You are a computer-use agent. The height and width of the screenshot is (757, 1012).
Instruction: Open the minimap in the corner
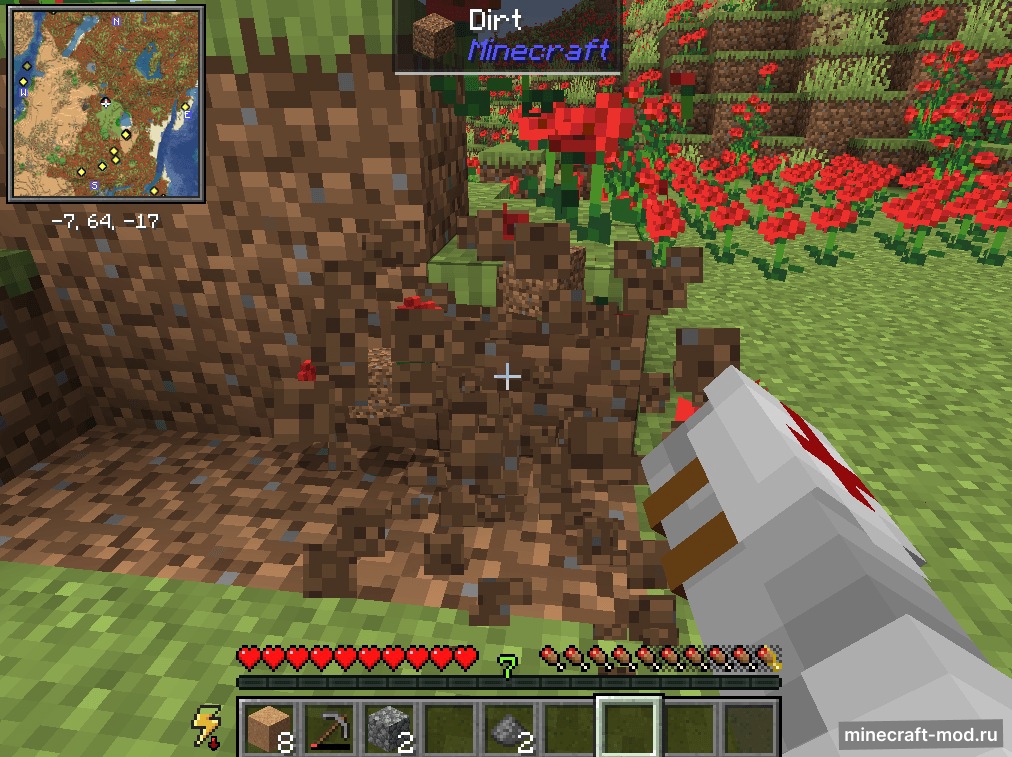tap(108, 105)
